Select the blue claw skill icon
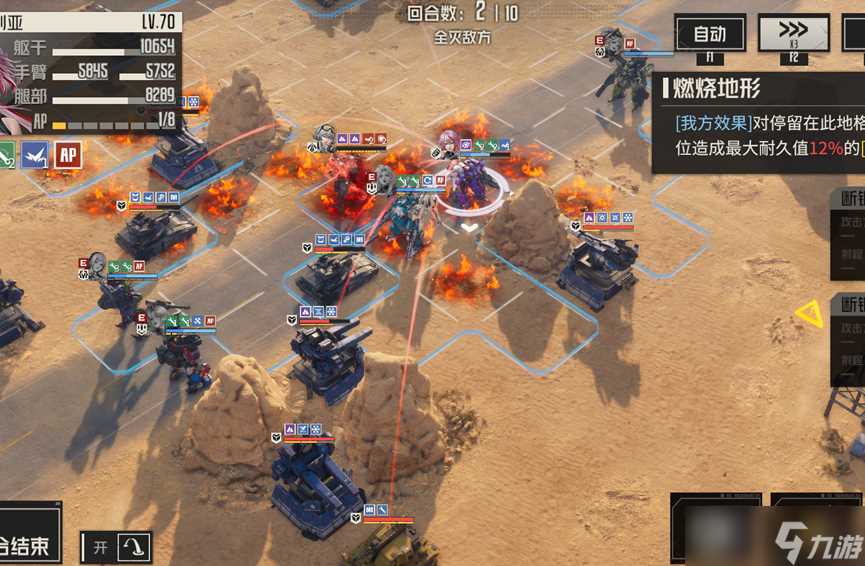This screenshot has height=566, width=865. (35, 154)
